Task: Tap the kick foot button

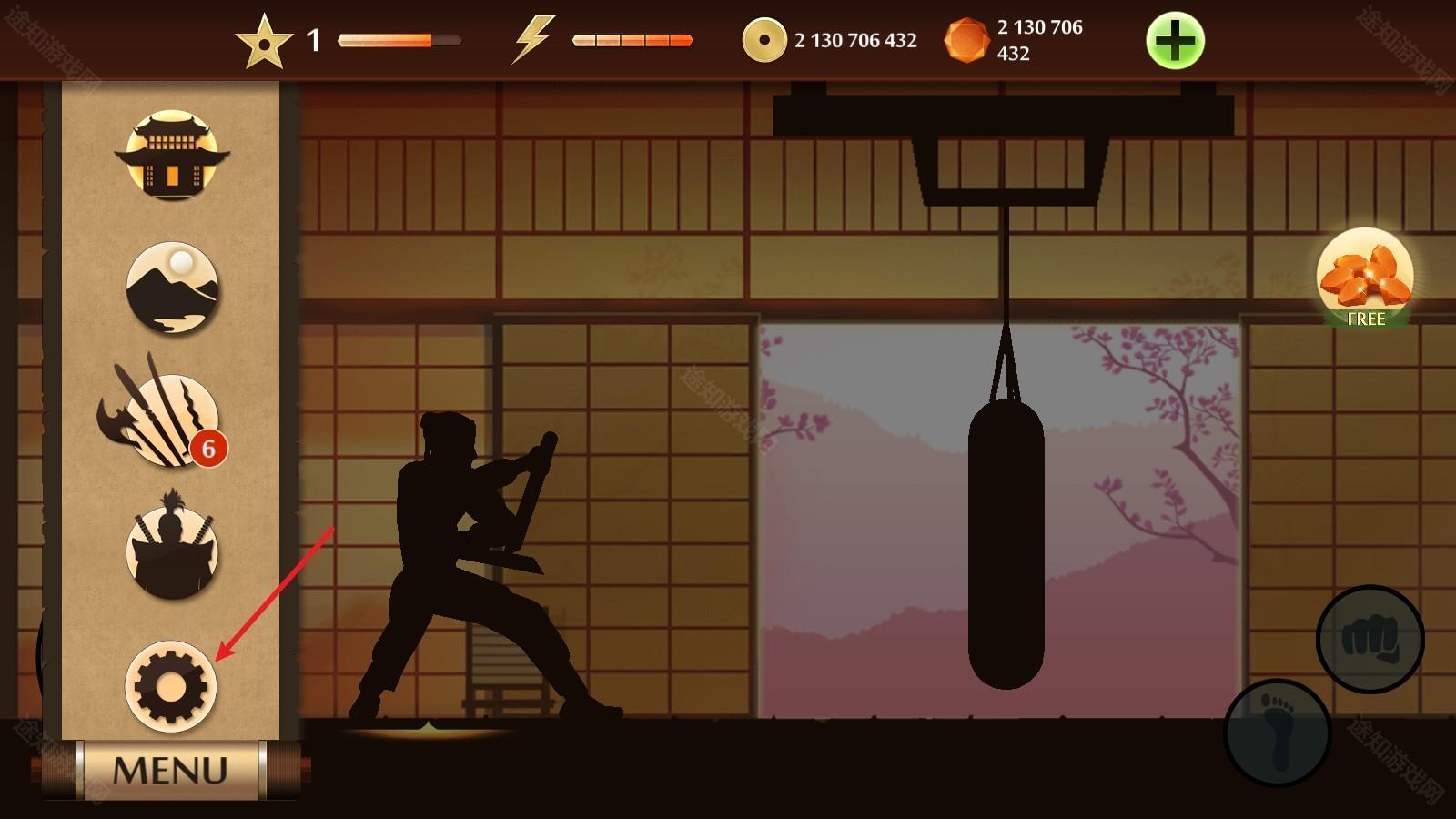Action: (x=1278, y=732)
